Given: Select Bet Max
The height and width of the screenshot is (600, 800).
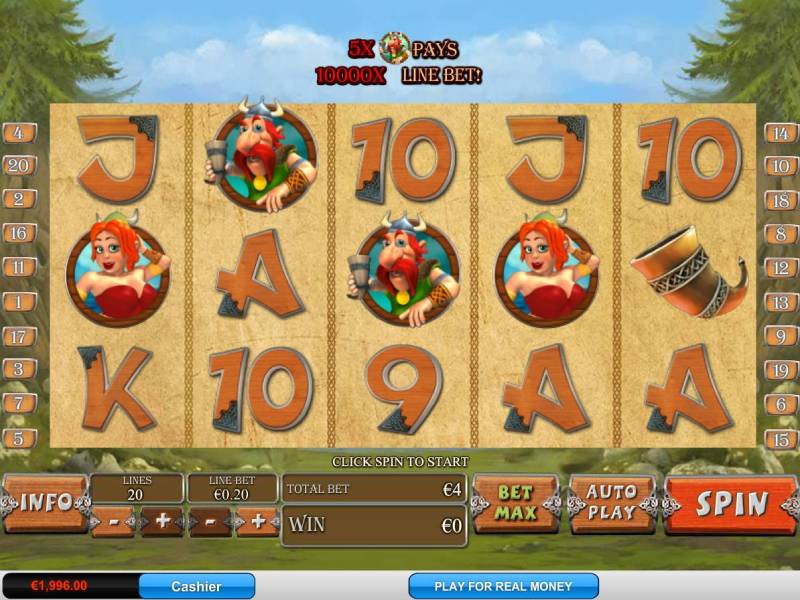Looking at the screenshot, I should click(515, 504).
